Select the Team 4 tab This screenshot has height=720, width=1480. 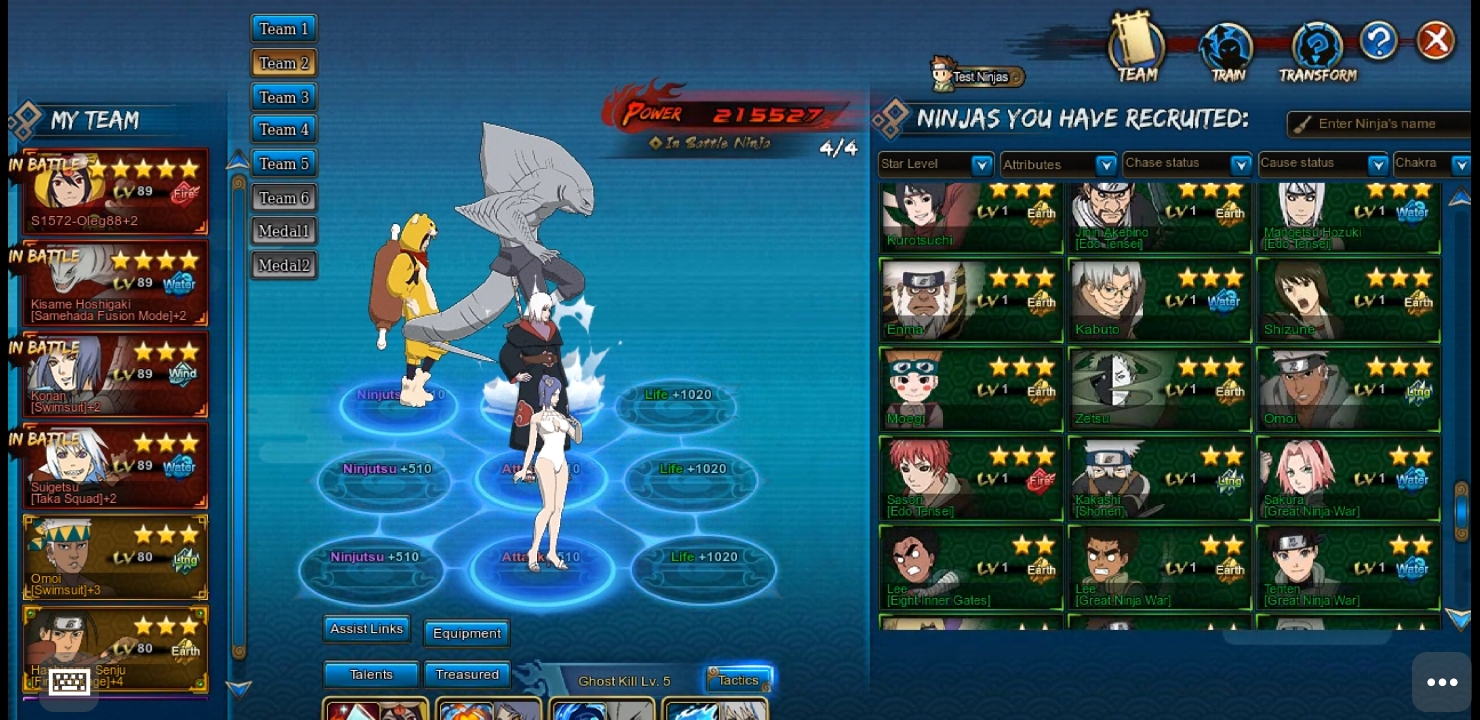(x=284, y=130)
